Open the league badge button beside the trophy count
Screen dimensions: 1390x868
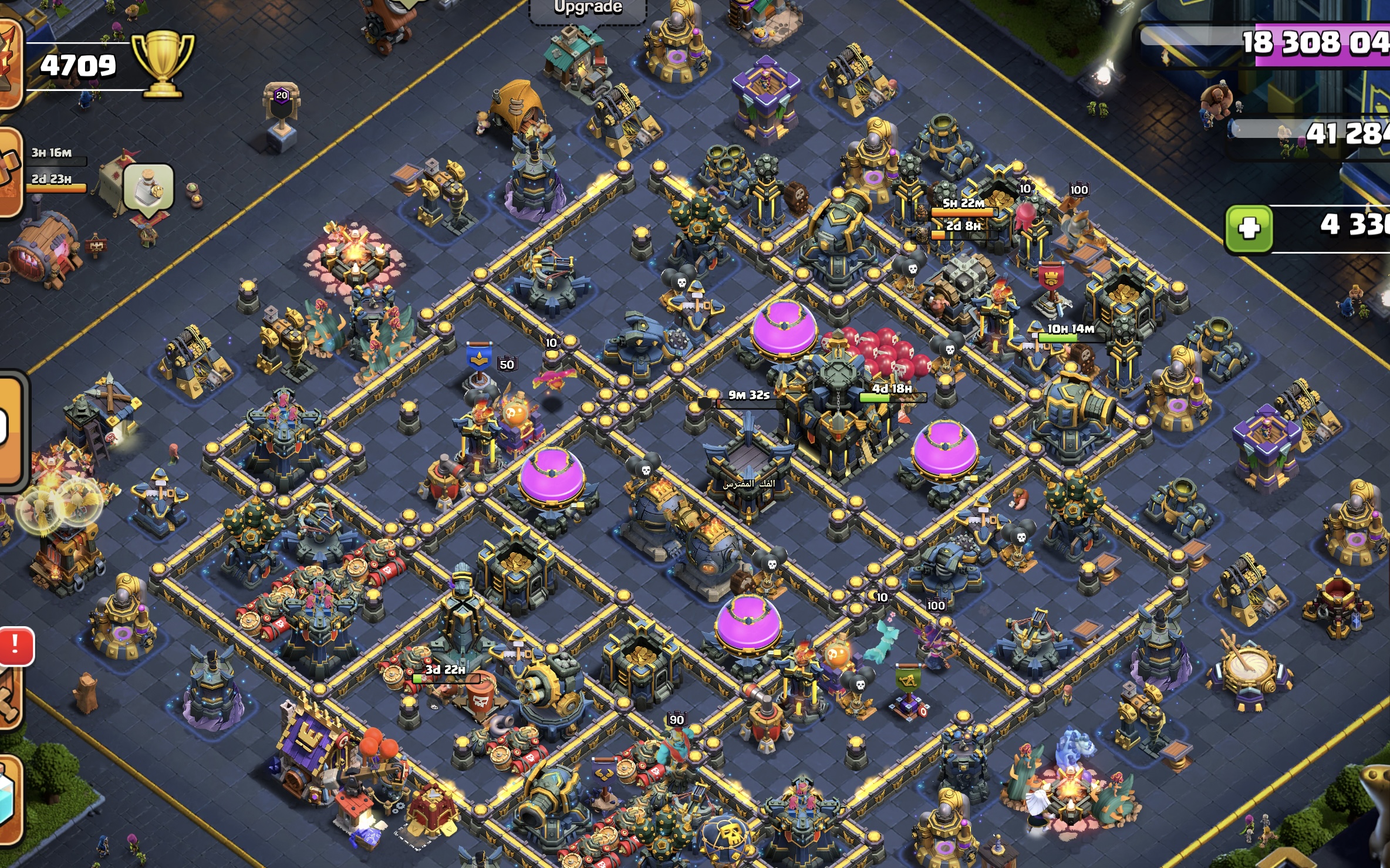[9, 63]
